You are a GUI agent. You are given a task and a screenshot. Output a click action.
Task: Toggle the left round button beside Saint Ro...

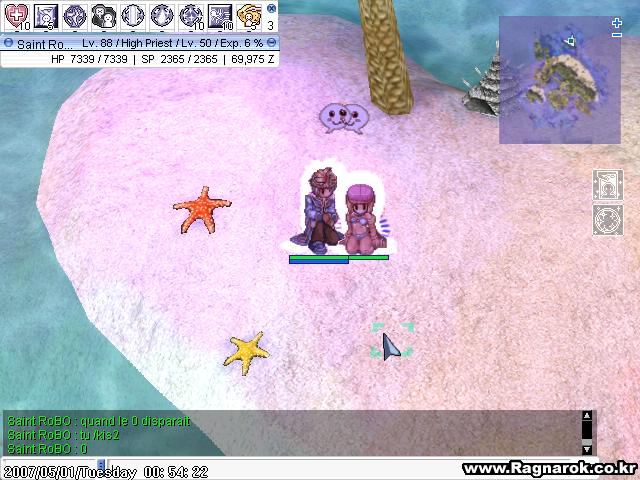8,44
